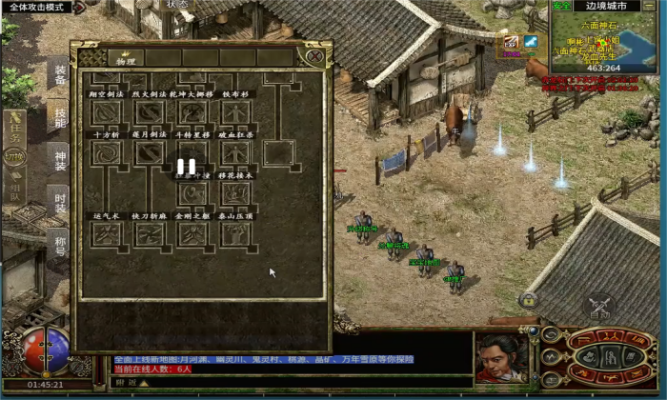Pick the 移花接木 skill icon
This screenshot has height=400, width=667.
click(x=236, y=192)
